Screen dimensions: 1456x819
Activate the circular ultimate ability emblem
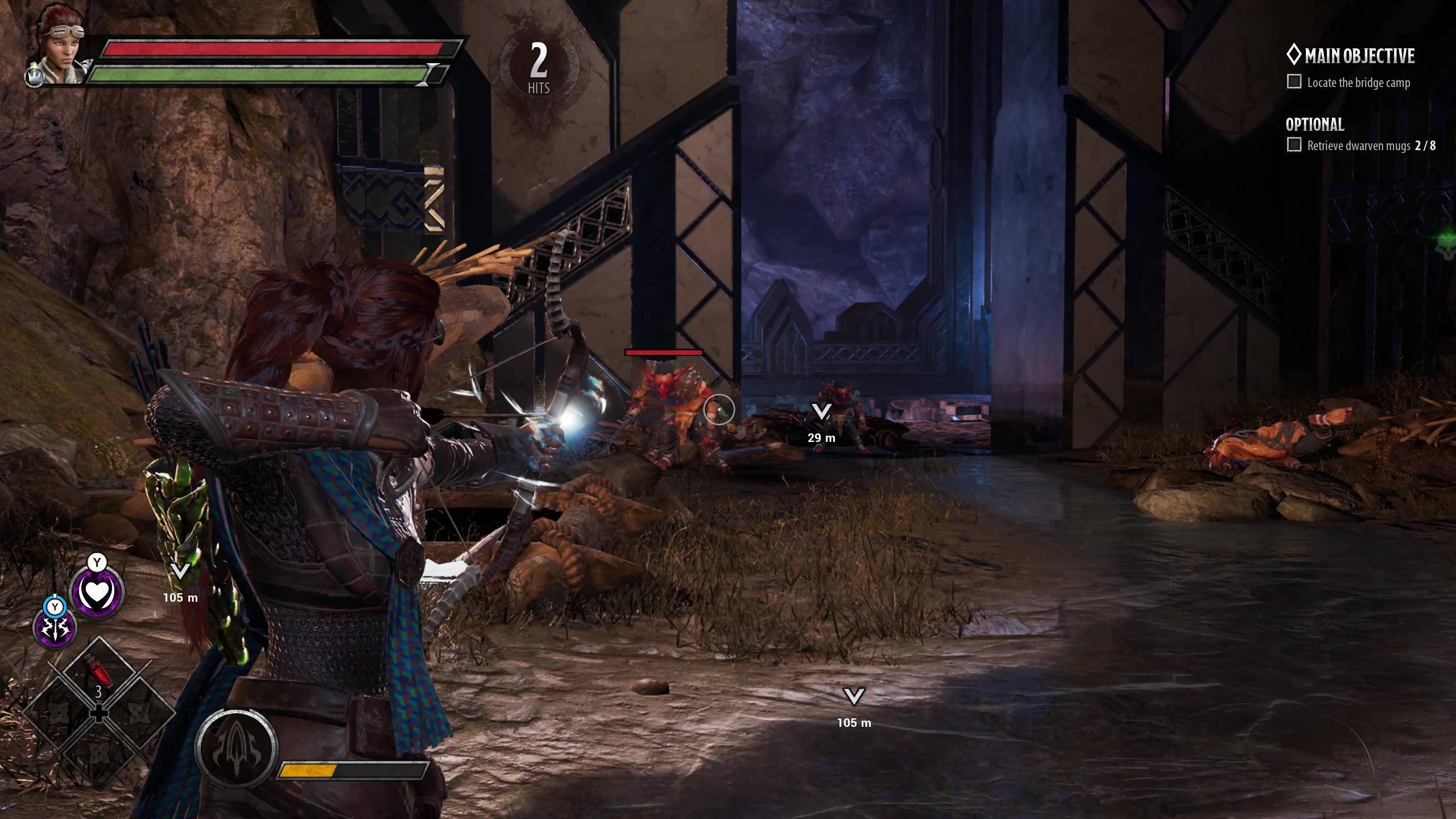click(x=236, y=748)
